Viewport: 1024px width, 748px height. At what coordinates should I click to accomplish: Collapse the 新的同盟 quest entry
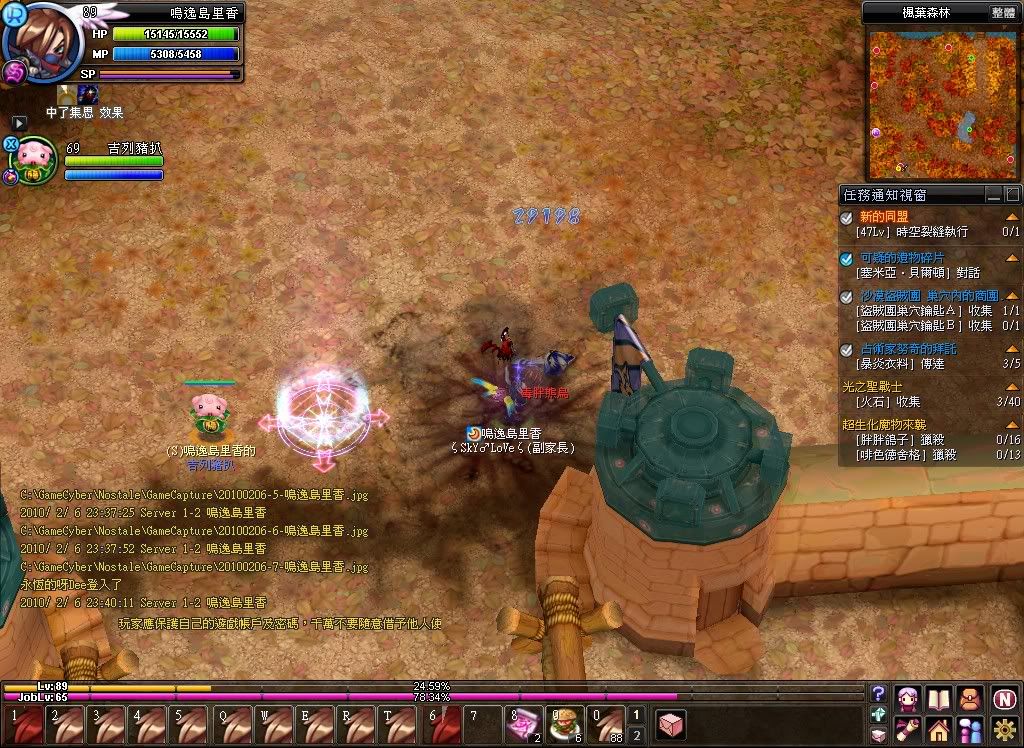1012,217
